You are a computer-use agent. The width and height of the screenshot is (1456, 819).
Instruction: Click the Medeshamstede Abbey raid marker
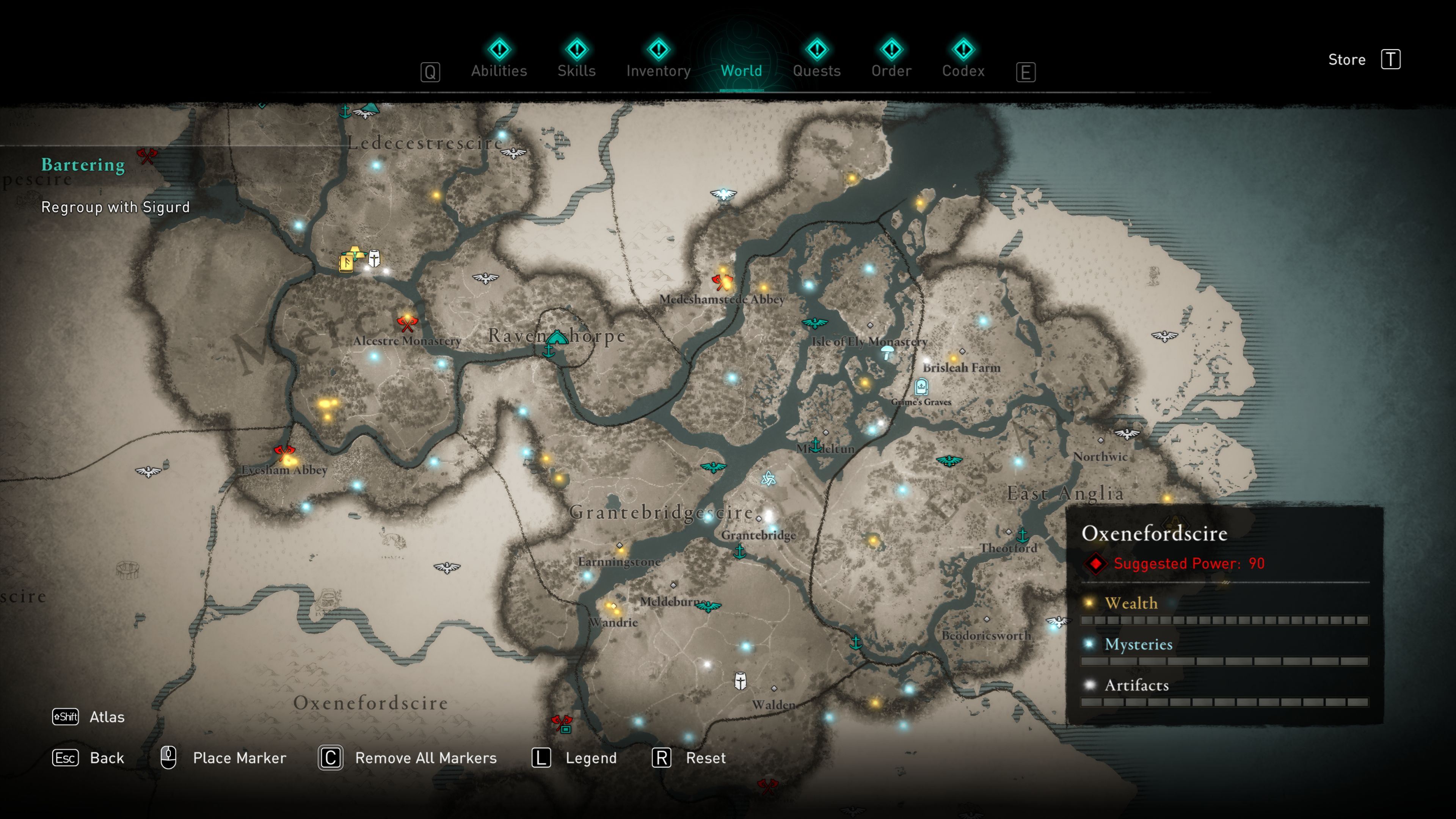pyautogui.click(x=722, y=281)
